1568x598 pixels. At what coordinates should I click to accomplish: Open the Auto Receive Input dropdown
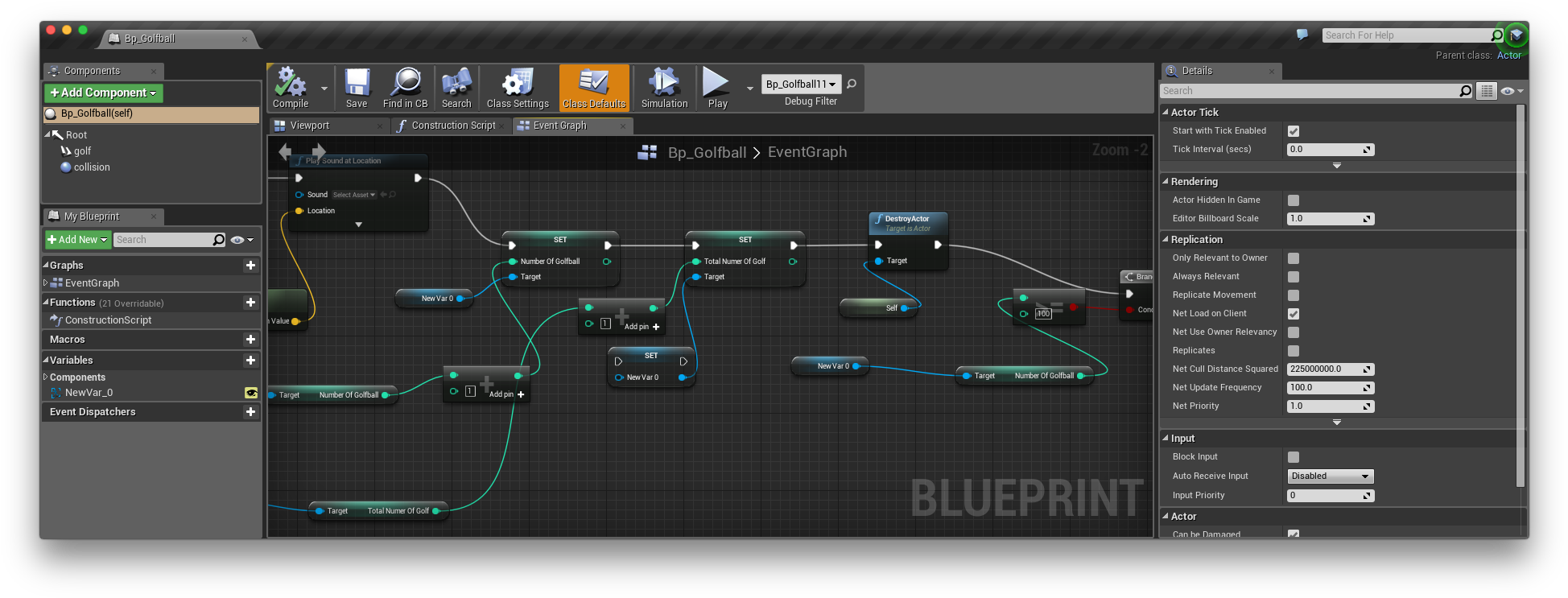1329,476
